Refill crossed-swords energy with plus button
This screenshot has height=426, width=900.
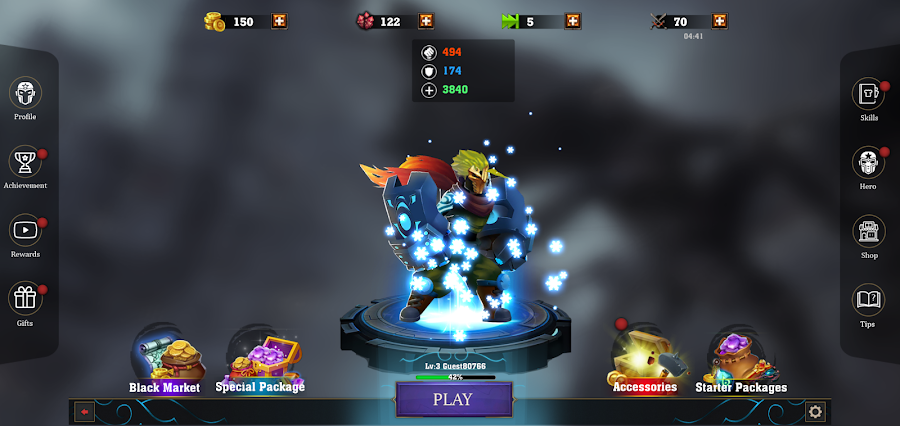[x=720, y=21]
